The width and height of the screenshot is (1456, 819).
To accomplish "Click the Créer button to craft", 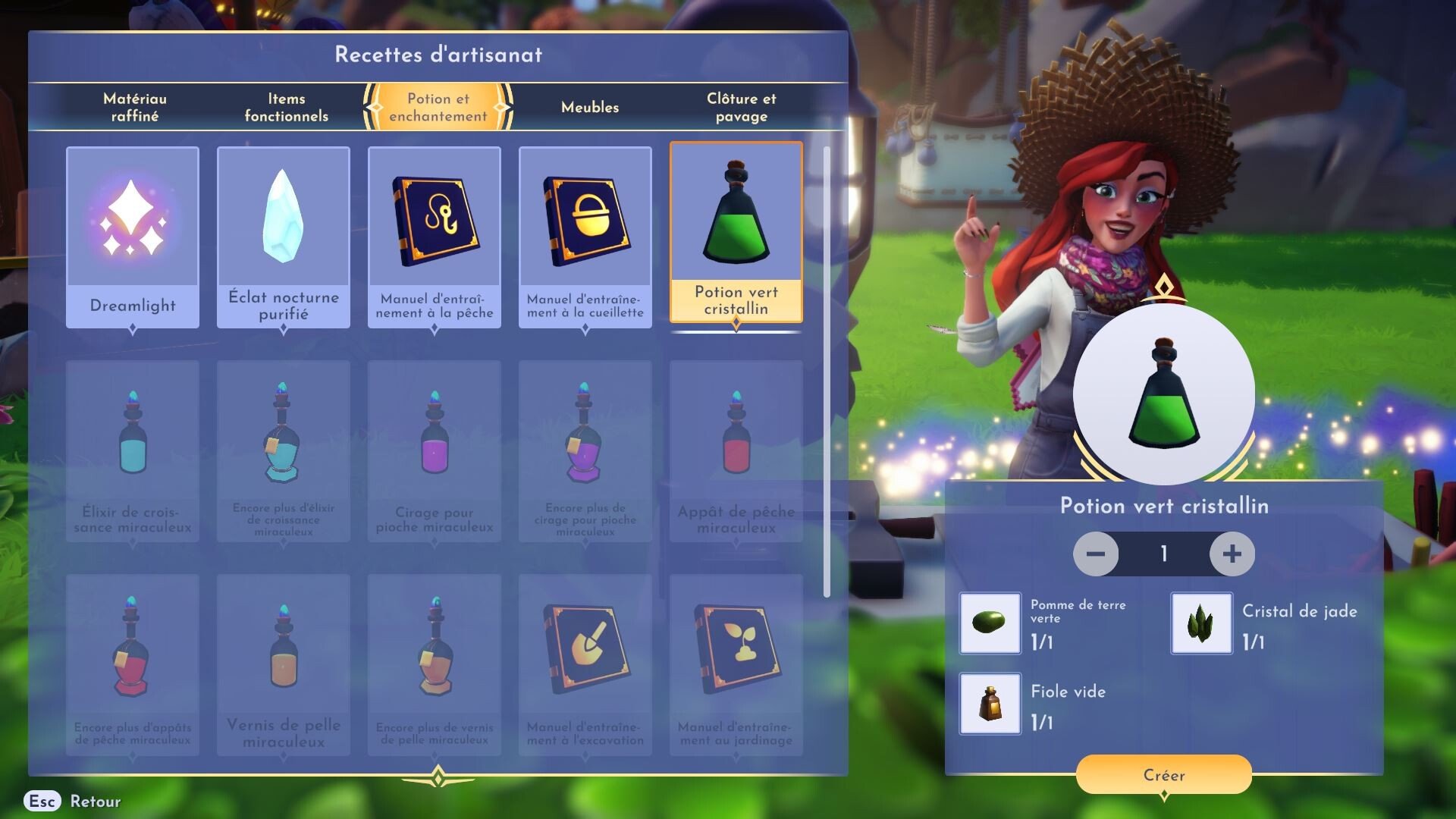I will click(x=1163, y=774).
